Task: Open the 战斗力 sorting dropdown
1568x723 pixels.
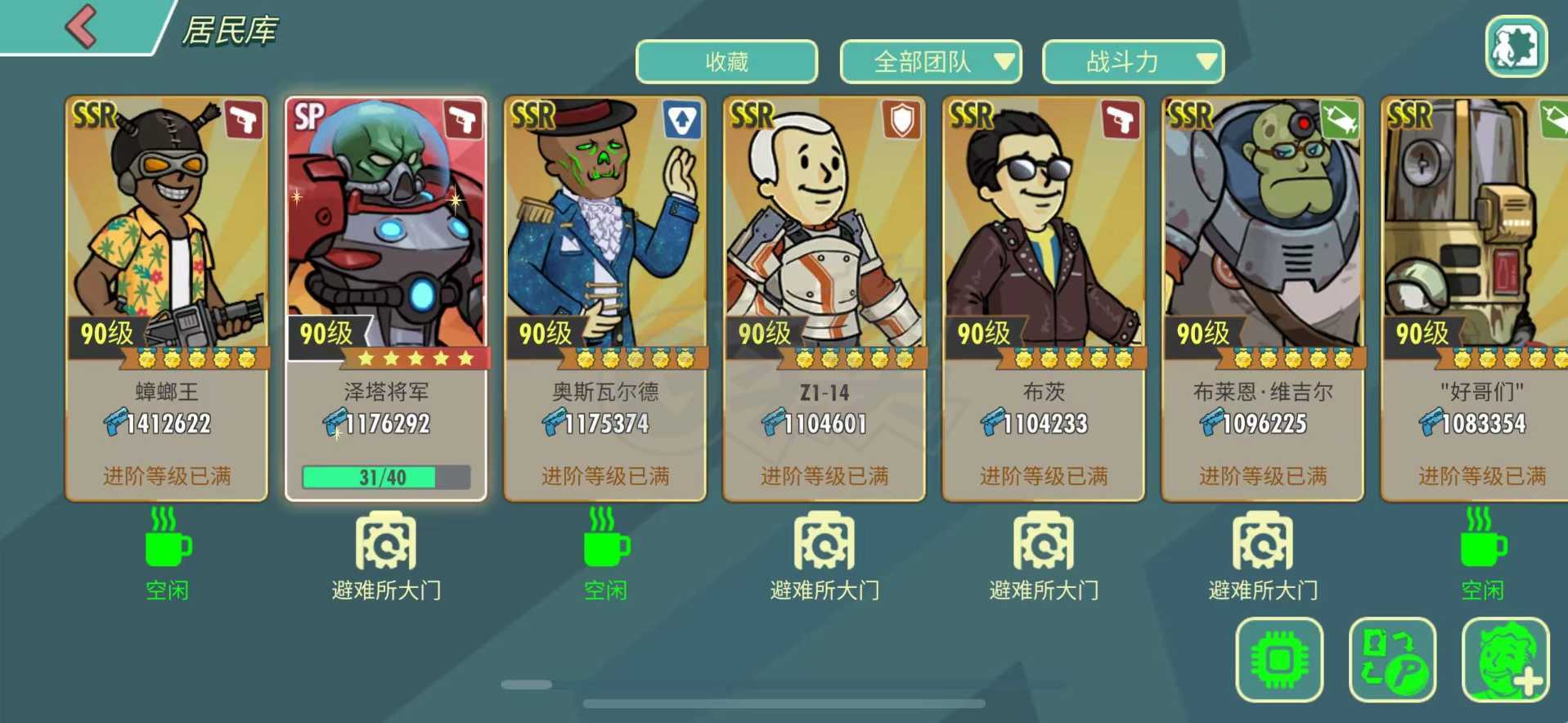Action: point(1131,61)
